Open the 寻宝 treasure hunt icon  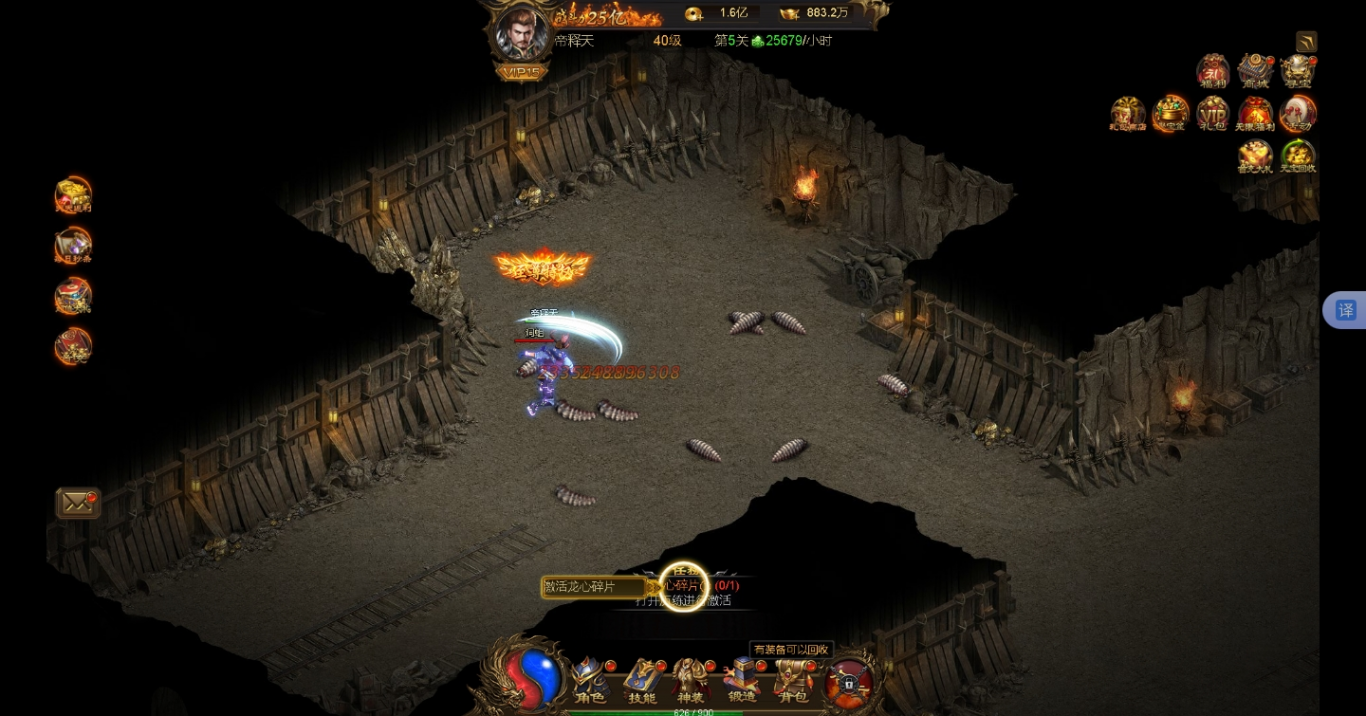(x=1297, y=71)
